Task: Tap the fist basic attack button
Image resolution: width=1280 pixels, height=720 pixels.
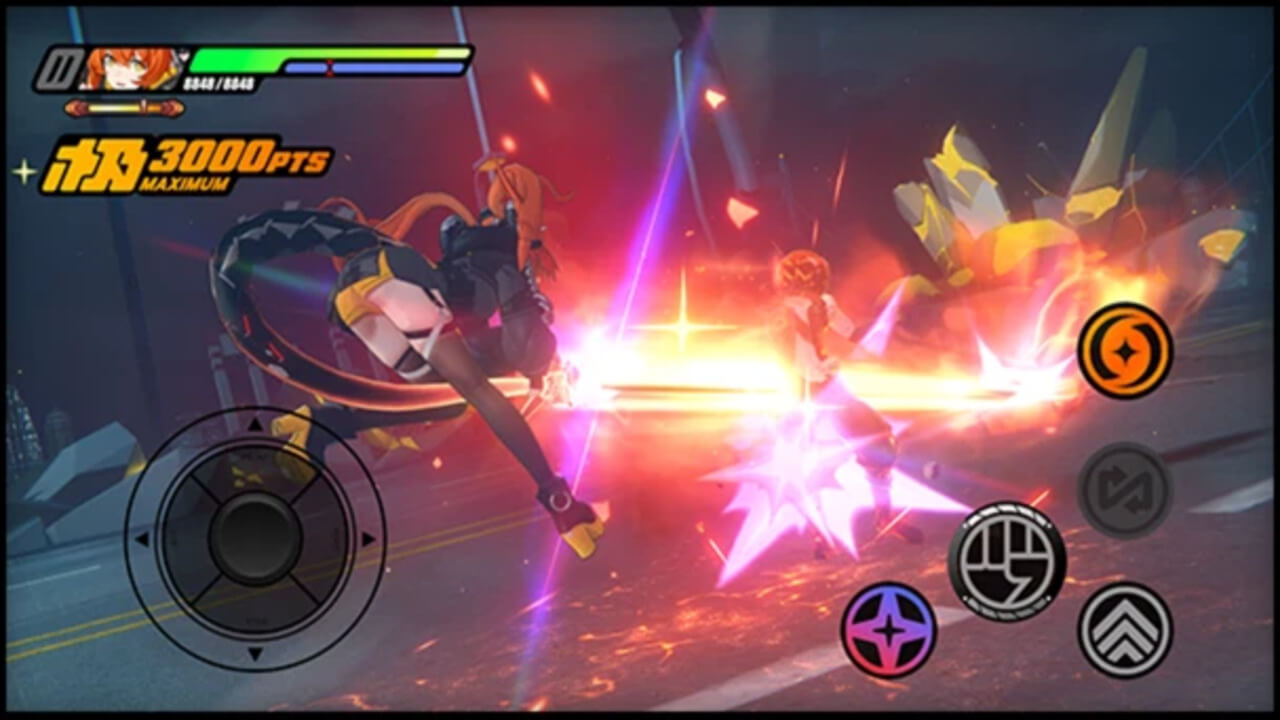Action: click(x=1006, y=561)
